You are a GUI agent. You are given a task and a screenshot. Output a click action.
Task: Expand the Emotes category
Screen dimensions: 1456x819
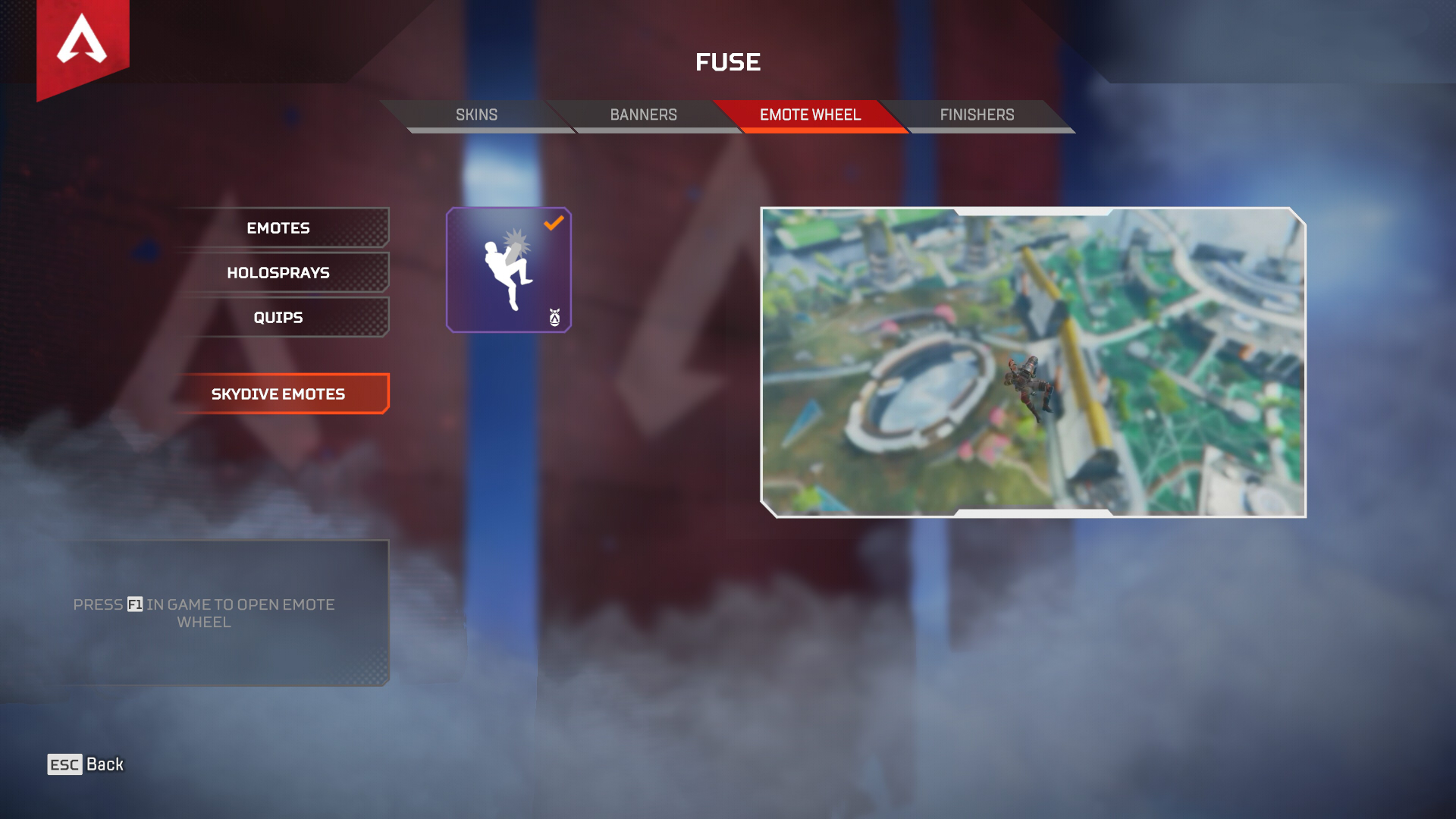point(278,227)
